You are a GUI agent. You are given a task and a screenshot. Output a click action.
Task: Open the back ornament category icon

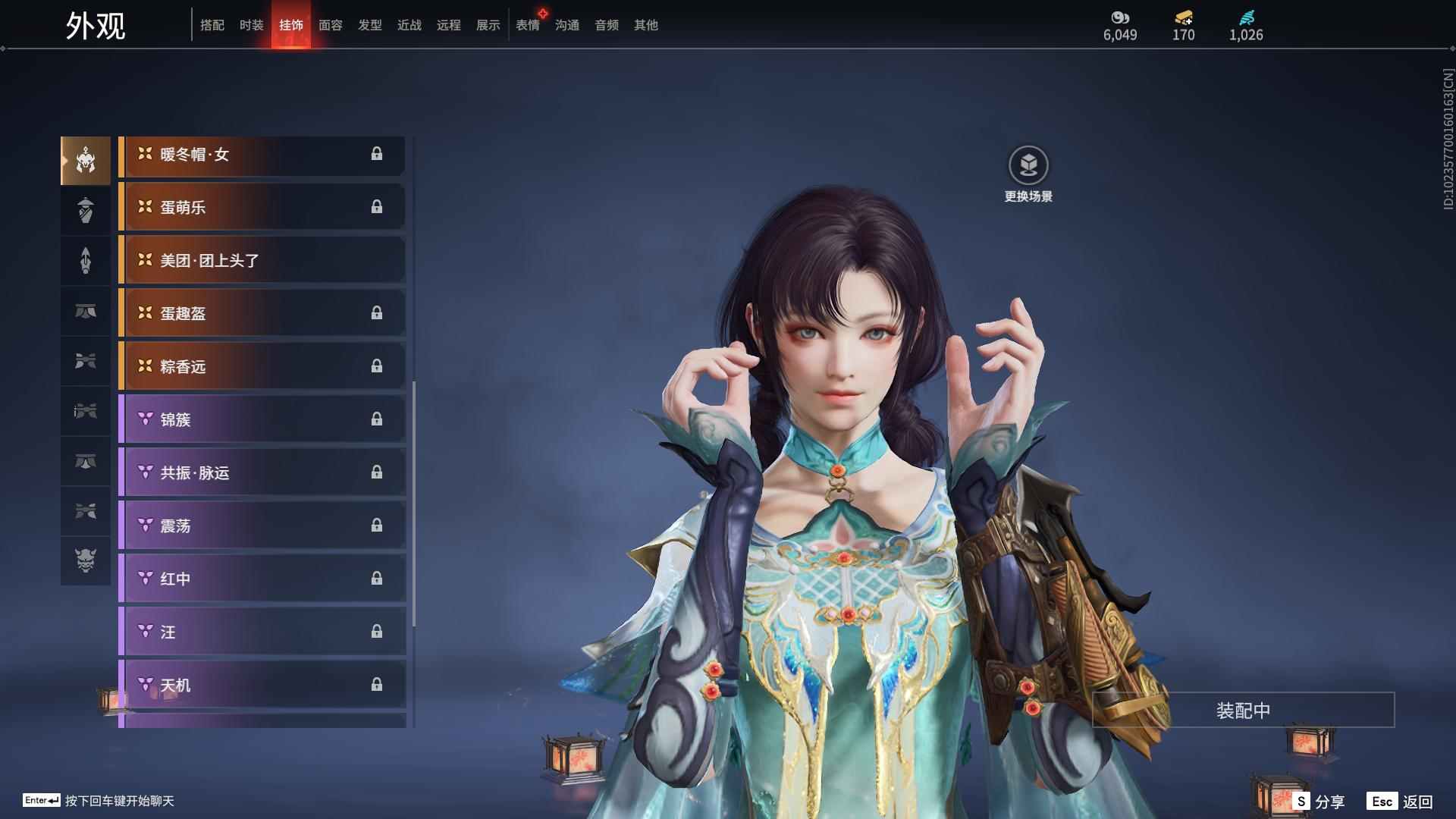point(86,210)
